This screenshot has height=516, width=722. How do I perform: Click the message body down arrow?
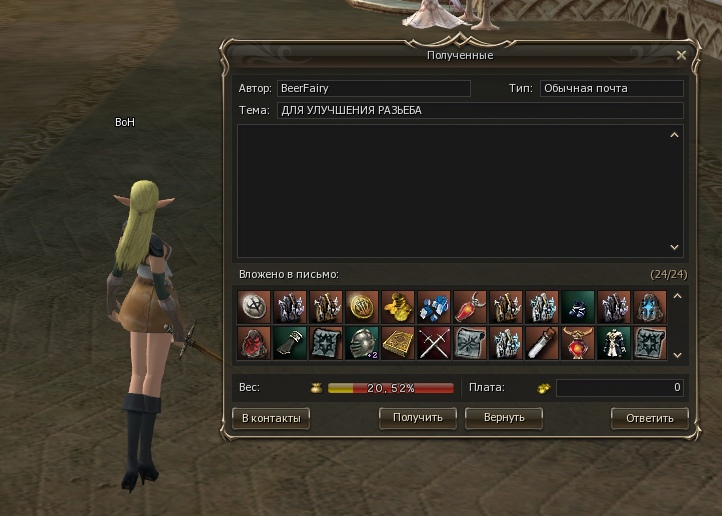(x=674, y=247)
